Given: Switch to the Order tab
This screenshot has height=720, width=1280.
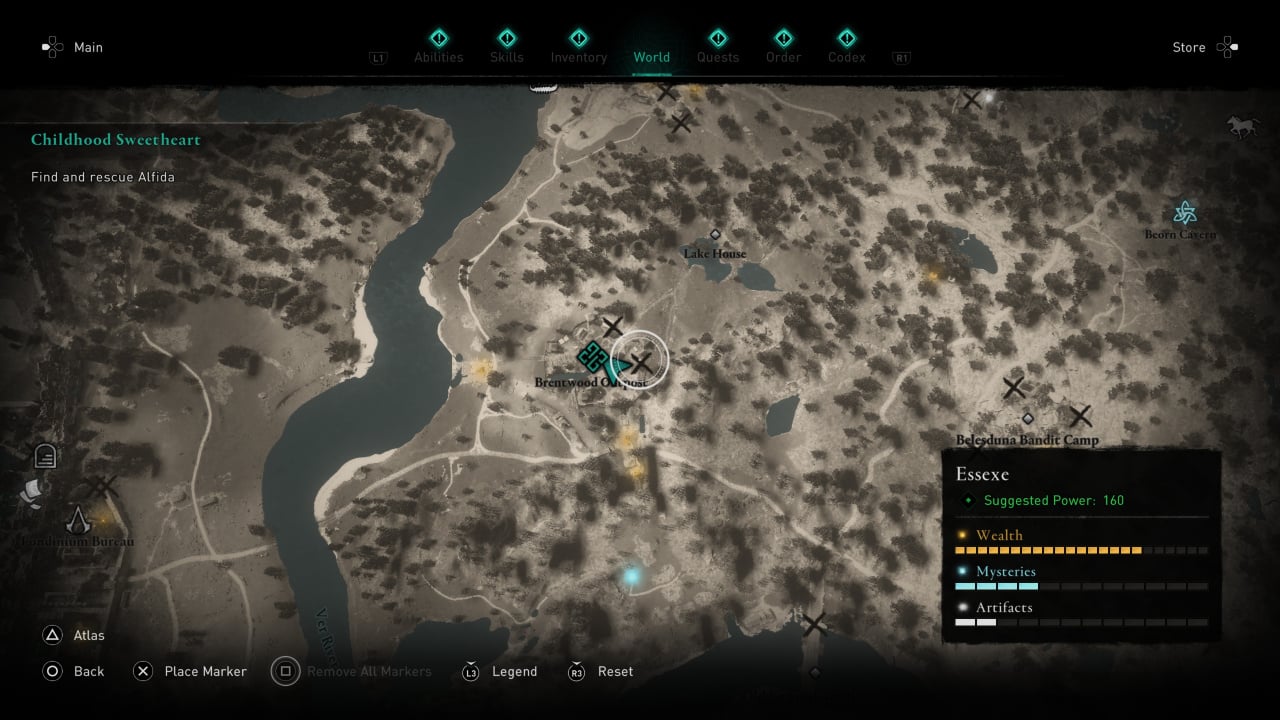Looking at the screenshot, I should coord(783,47).
